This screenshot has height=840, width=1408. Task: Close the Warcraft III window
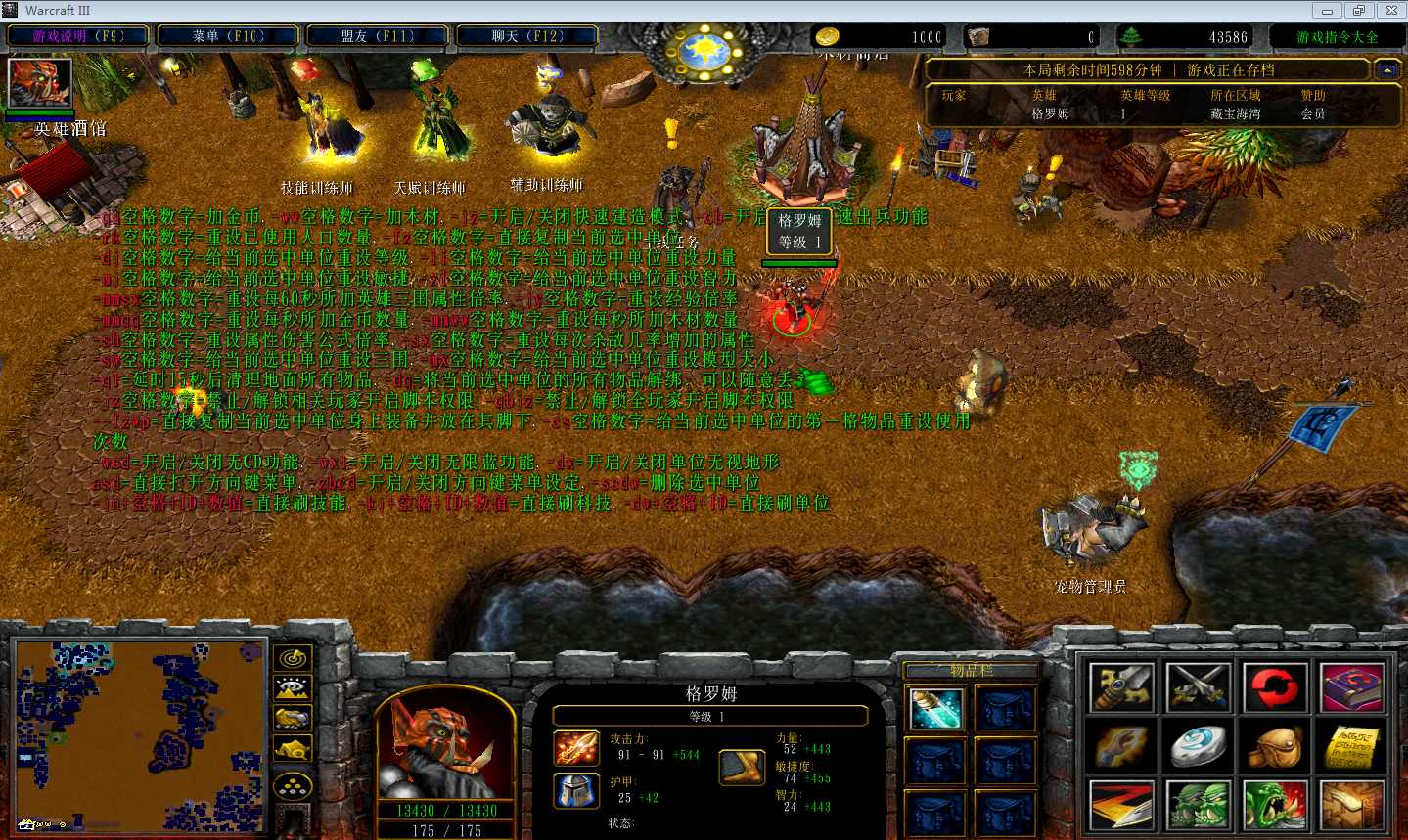point(1391,11)
